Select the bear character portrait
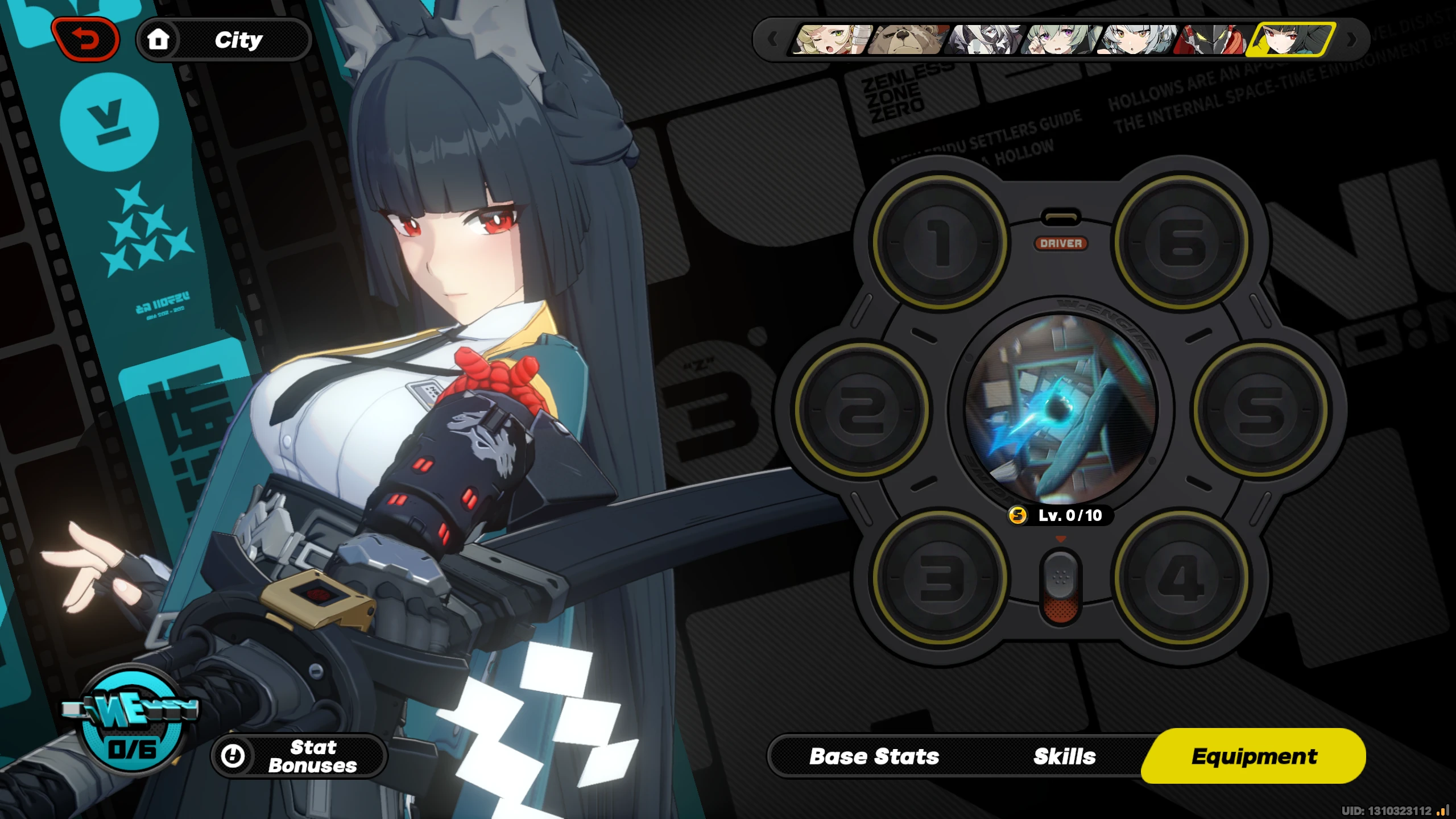1456x819 pixels. (x=904, y=40)
